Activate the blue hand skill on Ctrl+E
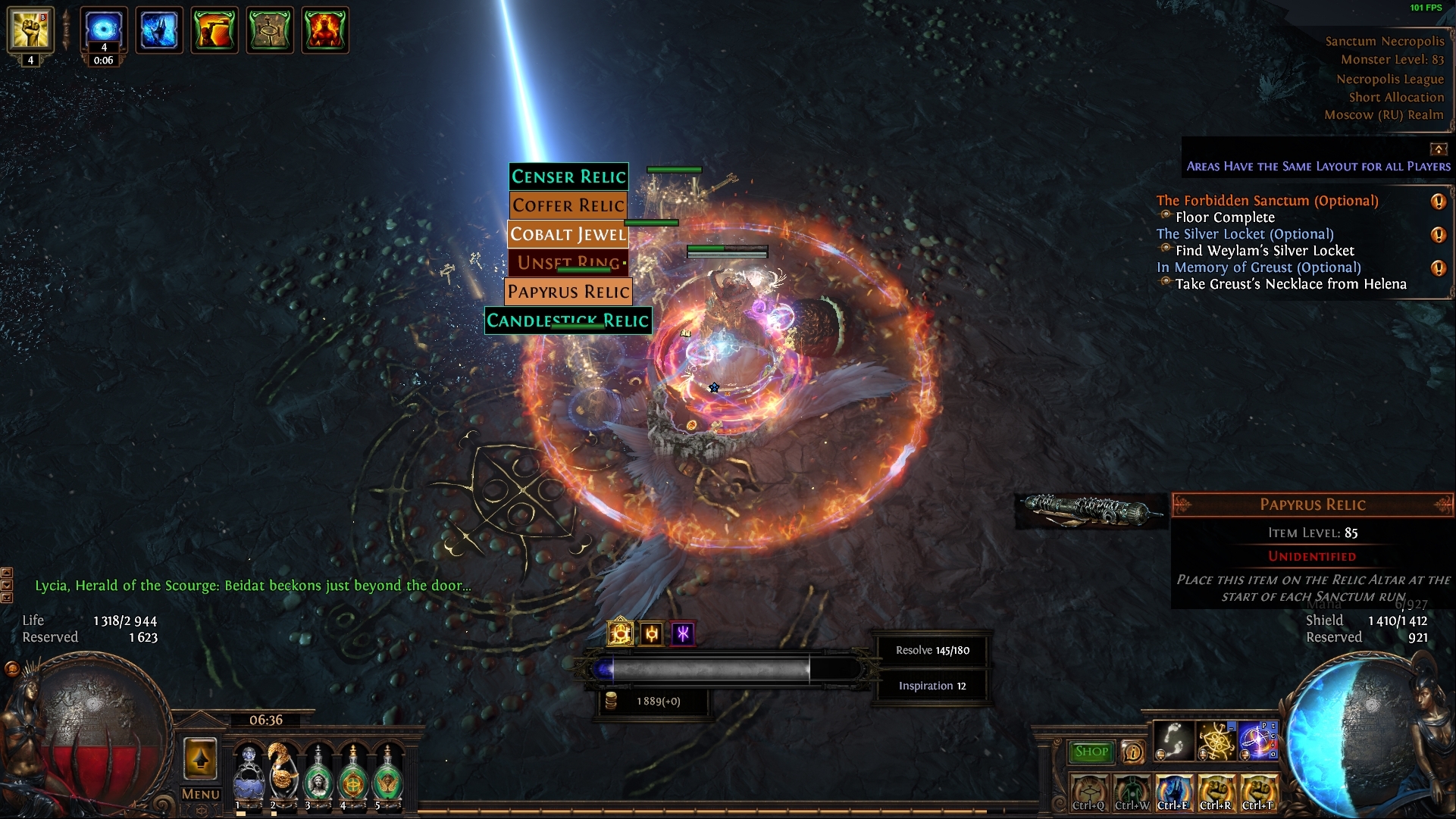The width and height of the screenshot is (1456, 819). (x=1173, y=792)
